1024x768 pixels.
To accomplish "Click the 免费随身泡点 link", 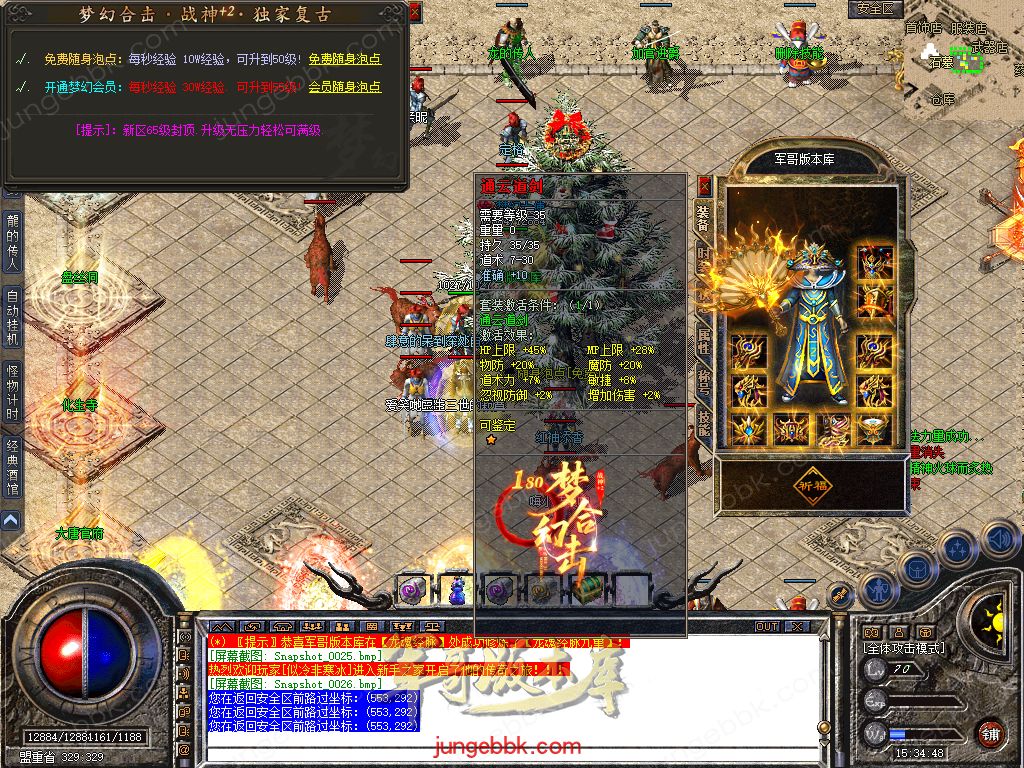I will 345,60.
